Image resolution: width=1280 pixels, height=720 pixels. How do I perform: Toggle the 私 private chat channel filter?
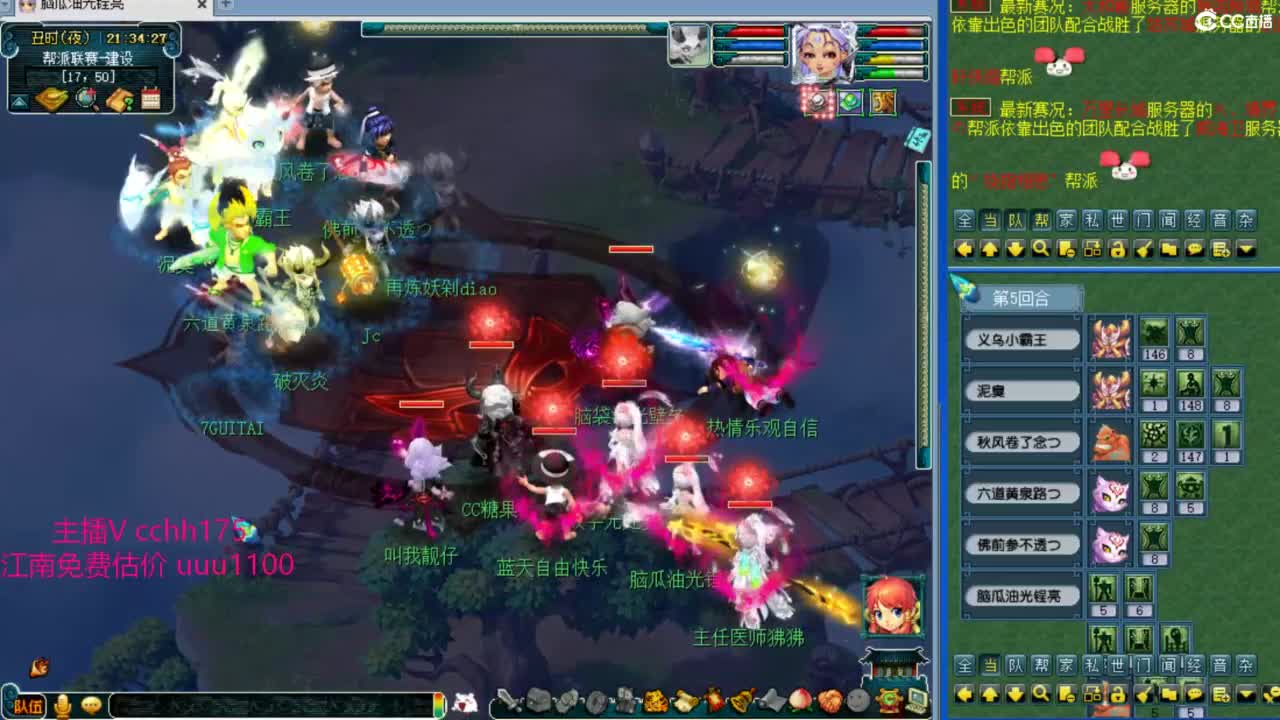tap(1092, 222)
